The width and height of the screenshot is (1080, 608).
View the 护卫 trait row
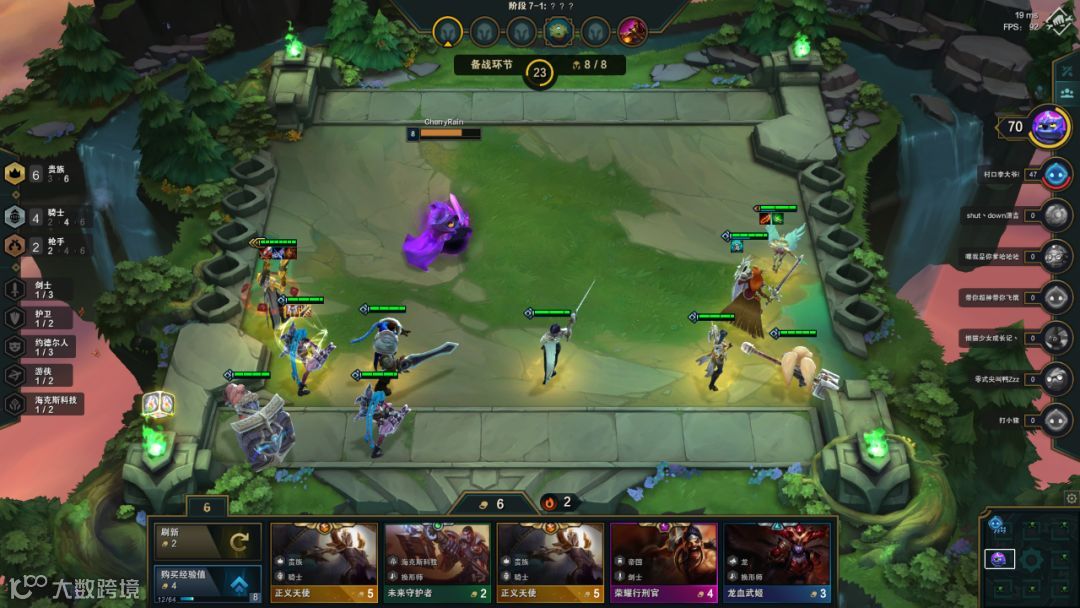click(x=40, y=317)
